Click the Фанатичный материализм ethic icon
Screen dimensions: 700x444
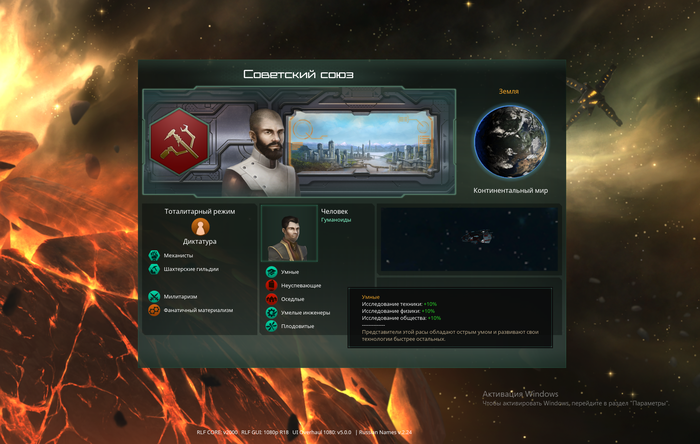point(154,310)
